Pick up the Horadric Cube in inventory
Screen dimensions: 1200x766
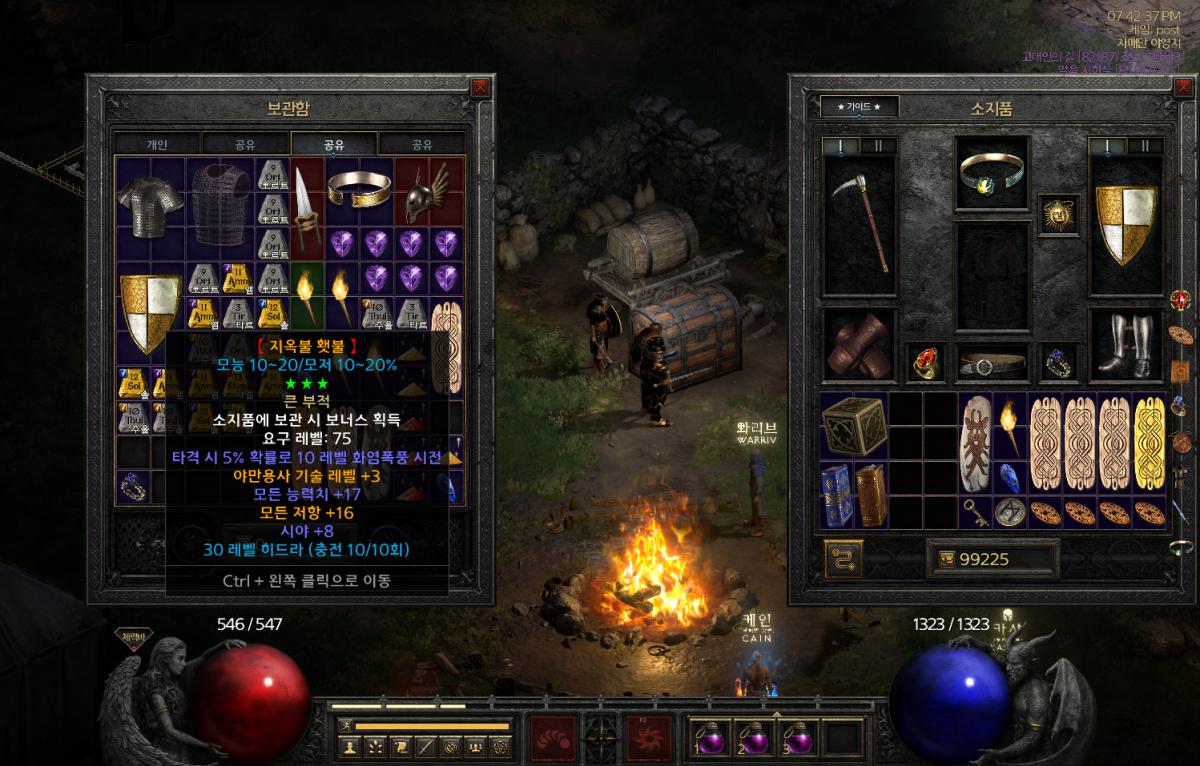(x=853, y=425)
